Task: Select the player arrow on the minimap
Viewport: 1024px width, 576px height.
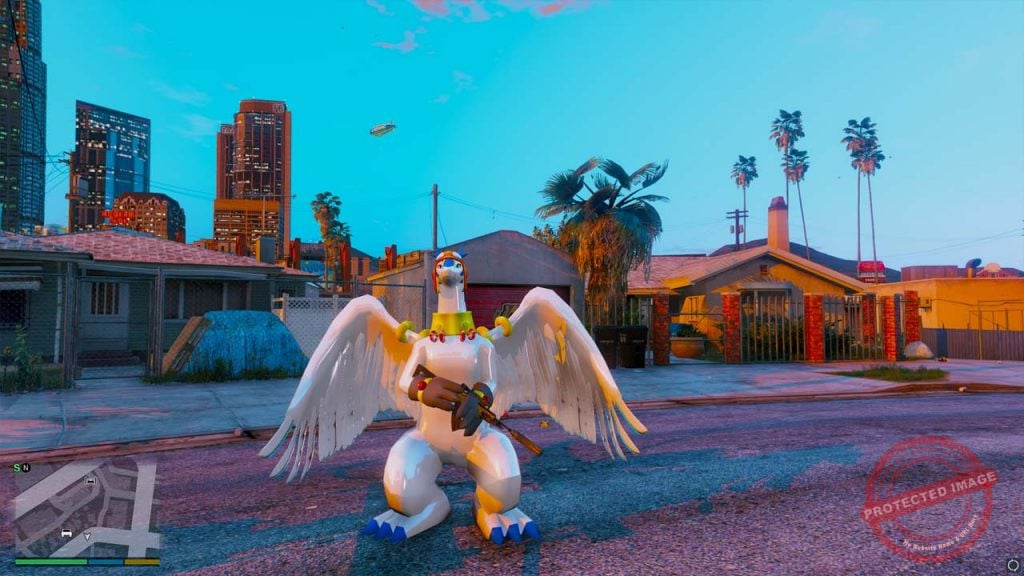Action: (87, 537)
